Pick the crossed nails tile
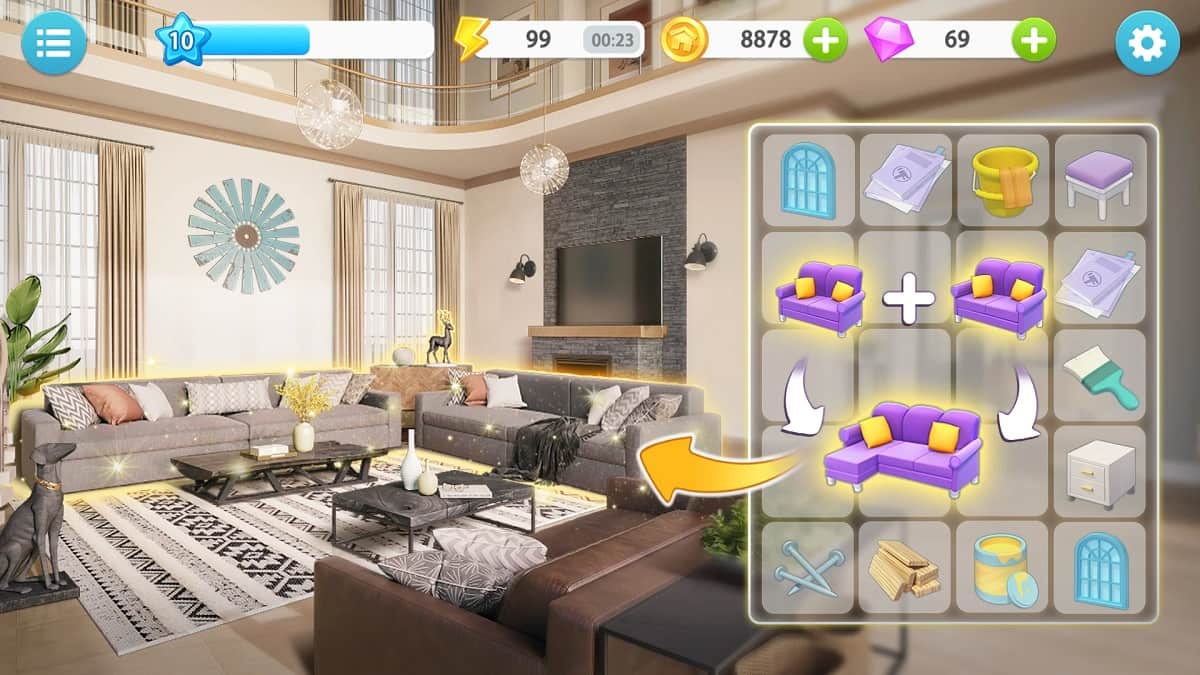 (x=808, y=568)
